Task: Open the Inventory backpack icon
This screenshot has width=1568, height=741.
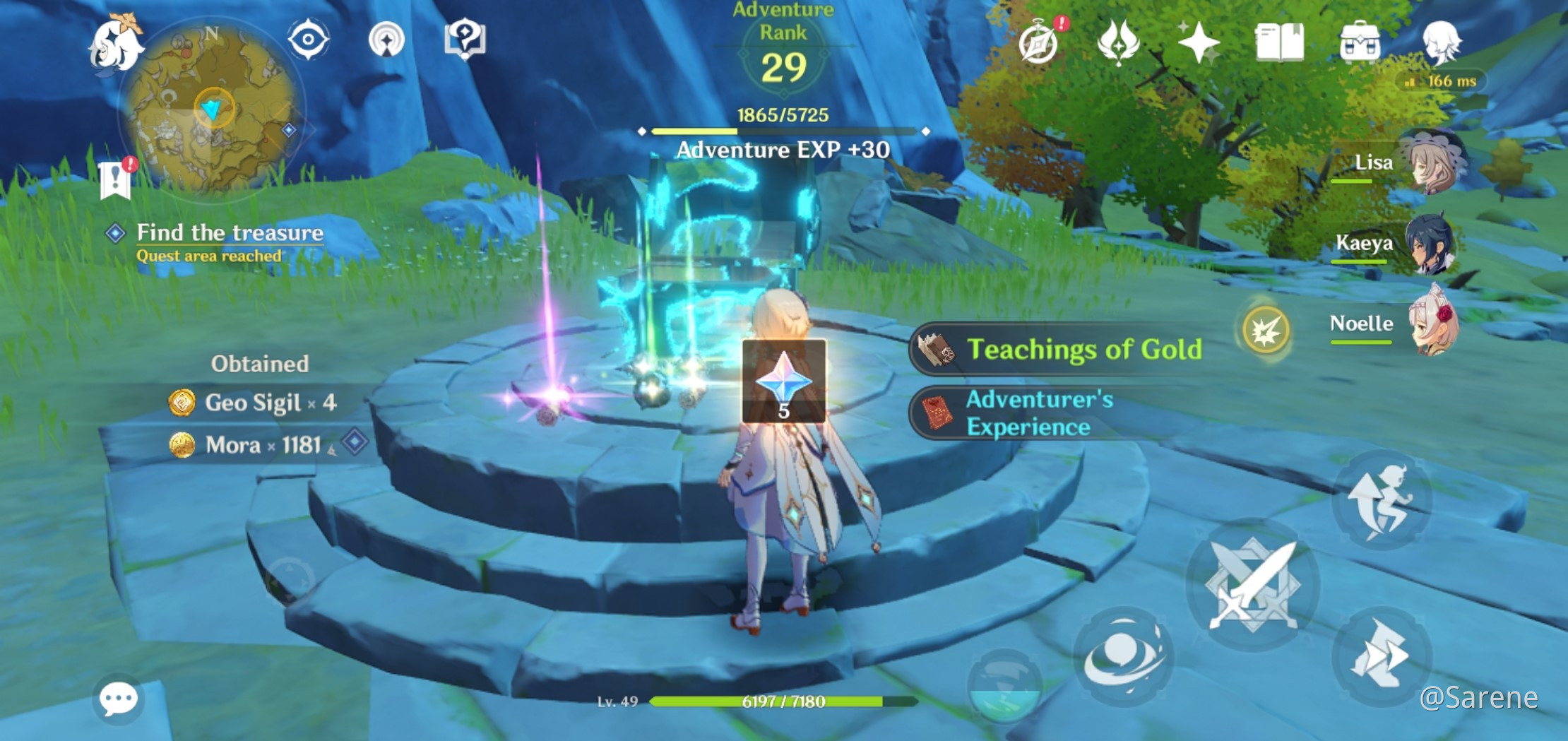Action: pyautogui.click(x=1359, y=42)
